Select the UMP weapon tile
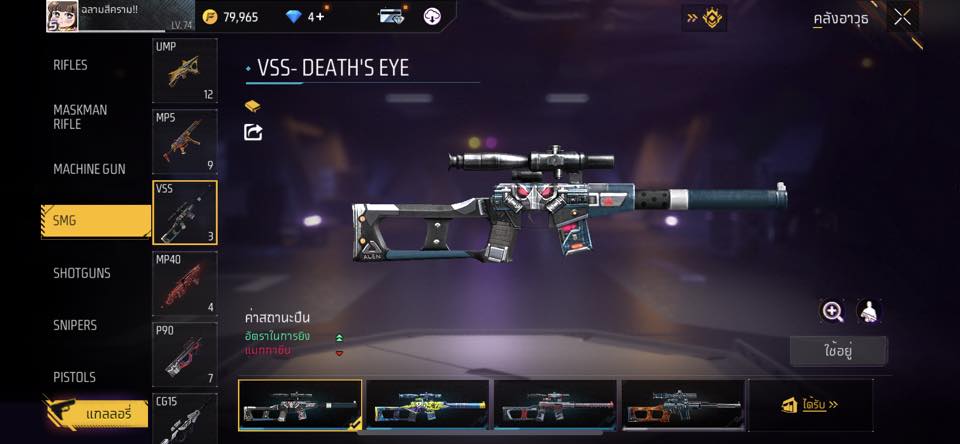960x444 pixels. point(184,71)
